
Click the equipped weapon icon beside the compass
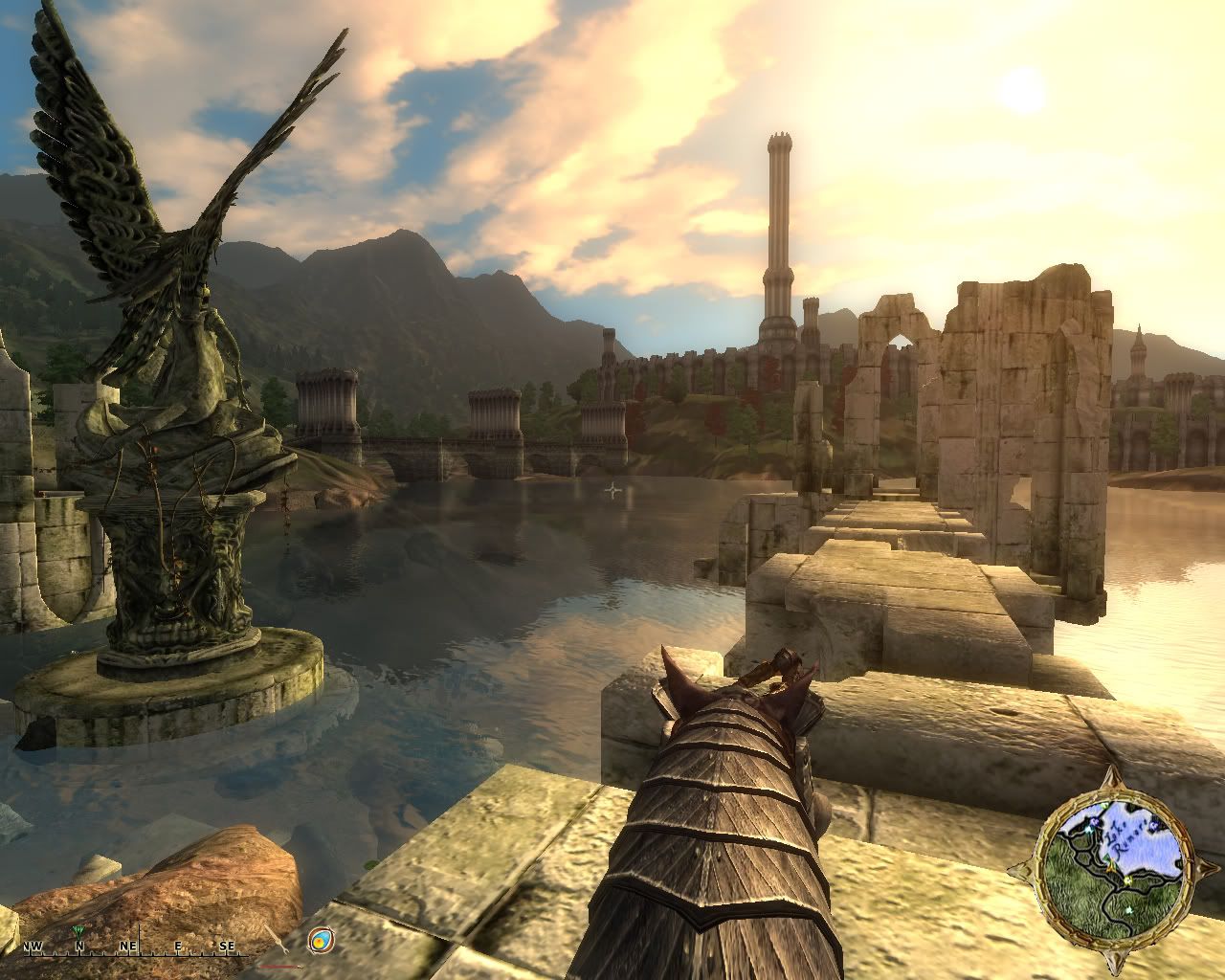pos(275,942)
